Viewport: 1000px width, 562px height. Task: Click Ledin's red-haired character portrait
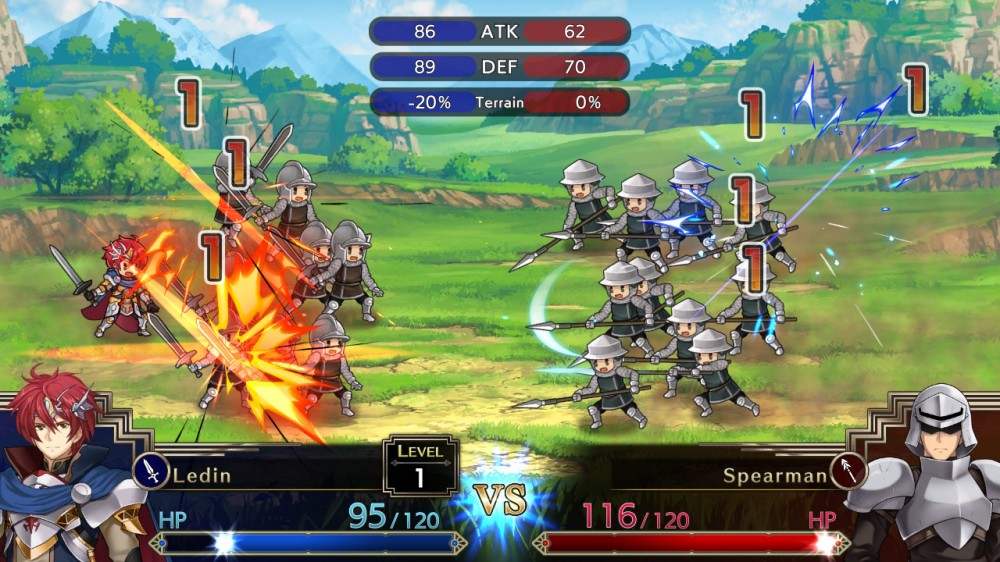tap(65, 470)
